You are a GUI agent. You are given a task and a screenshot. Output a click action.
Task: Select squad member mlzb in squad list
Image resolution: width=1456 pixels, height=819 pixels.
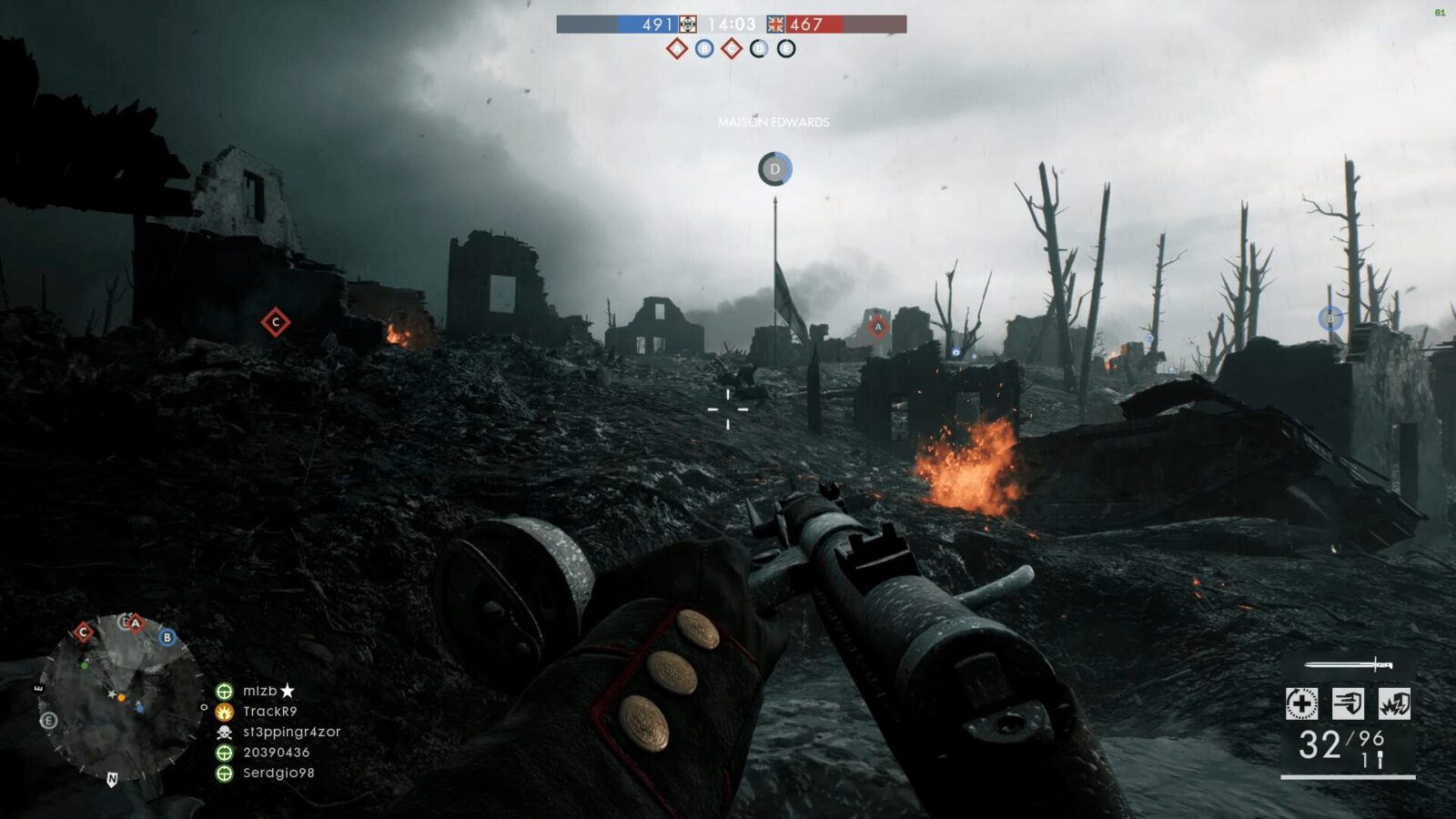259,691
